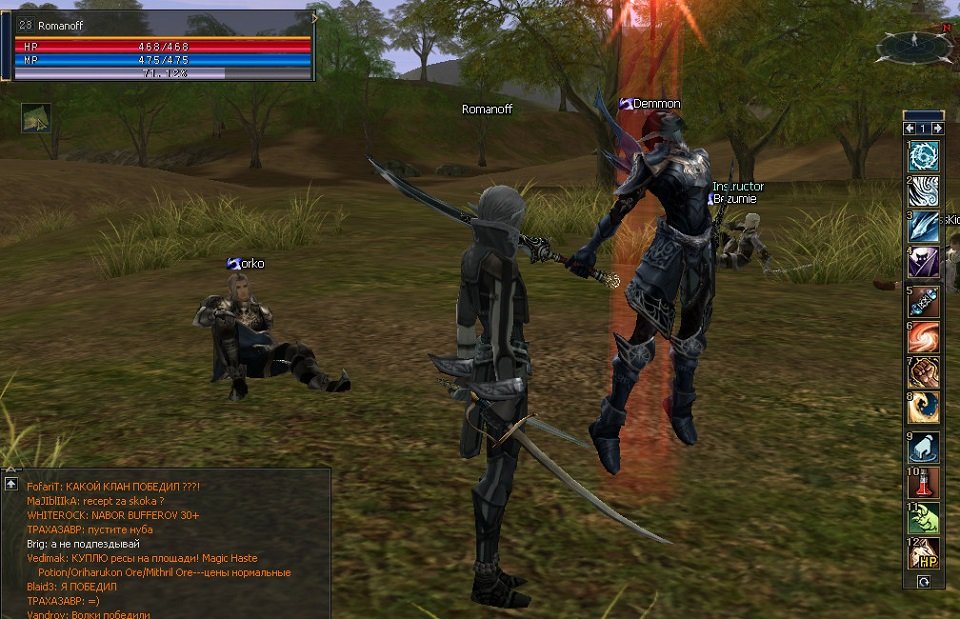Expand the Romanoff status panel arrow
960x619 pixels.
coord(314,18)
